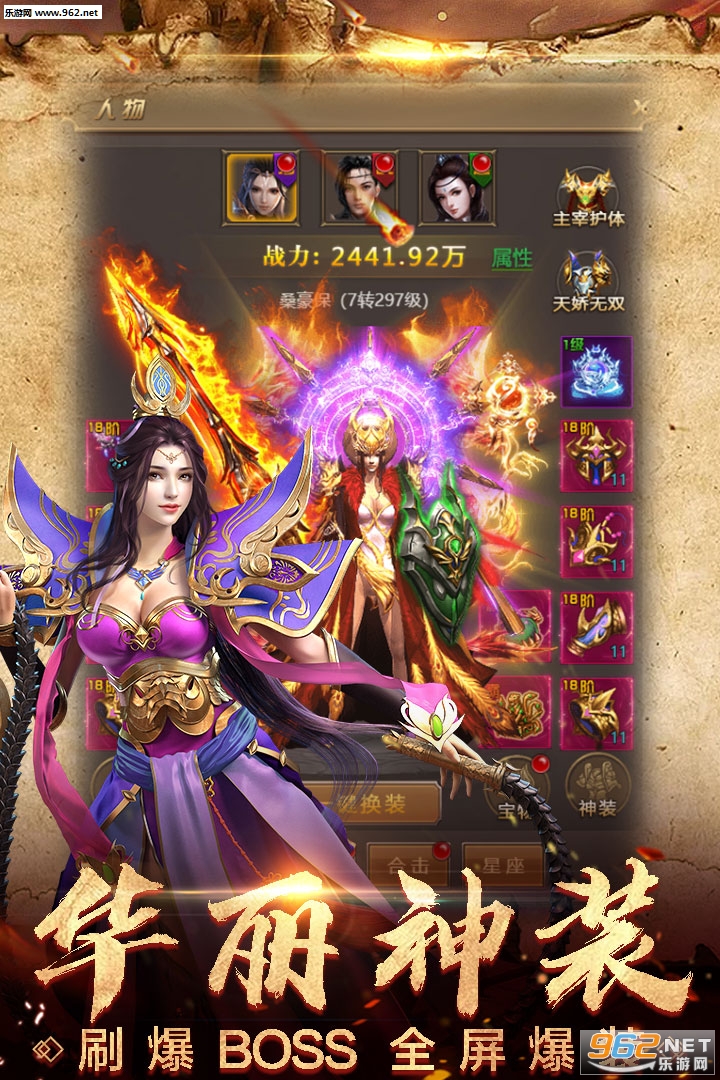
Task: Select the middle male hero portrait
Action: [x=359, y=187]
